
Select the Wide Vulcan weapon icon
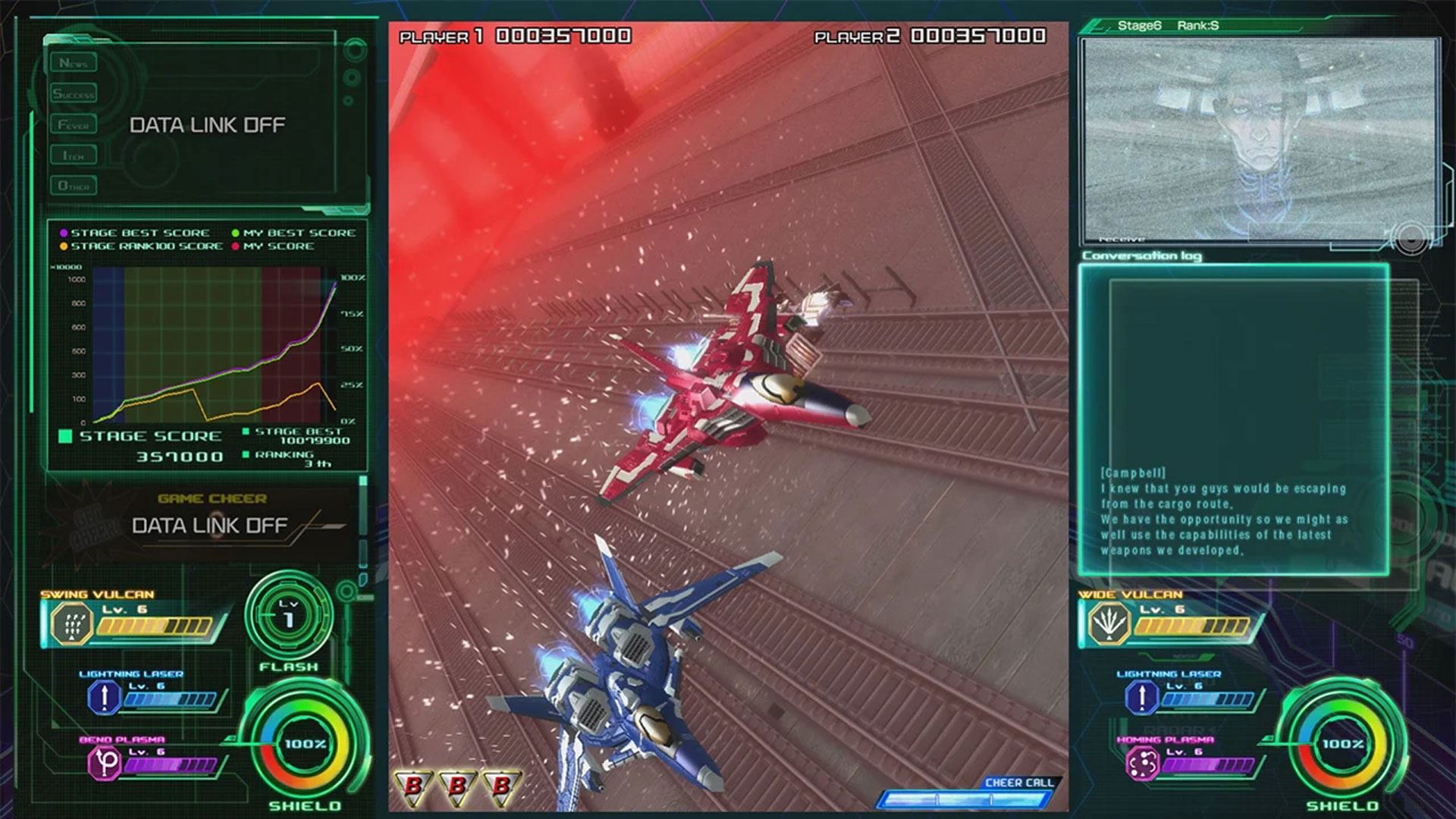tap(1109, 625)
